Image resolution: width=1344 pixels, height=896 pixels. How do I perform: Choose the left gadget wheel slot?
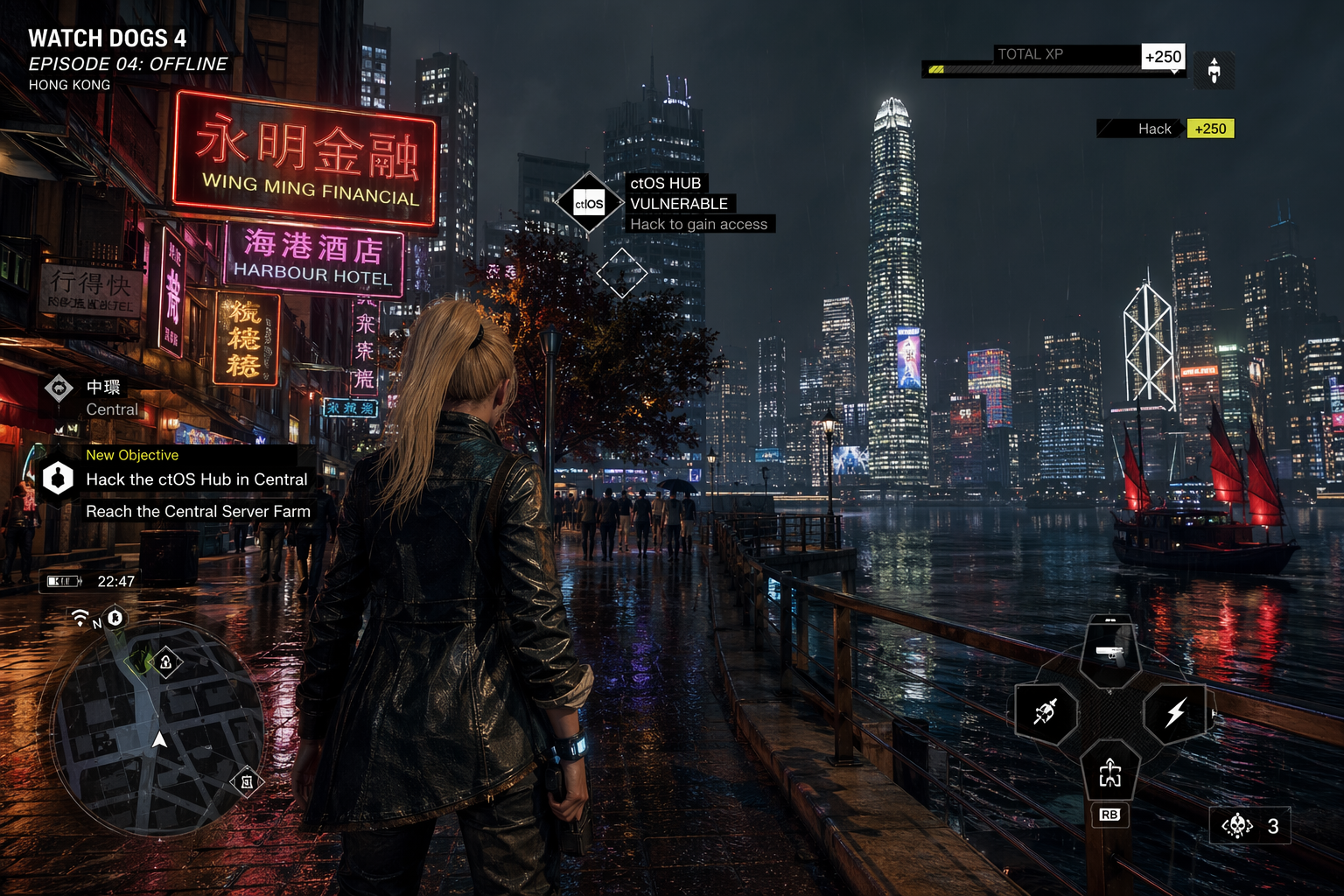(x=1046, y=713)
